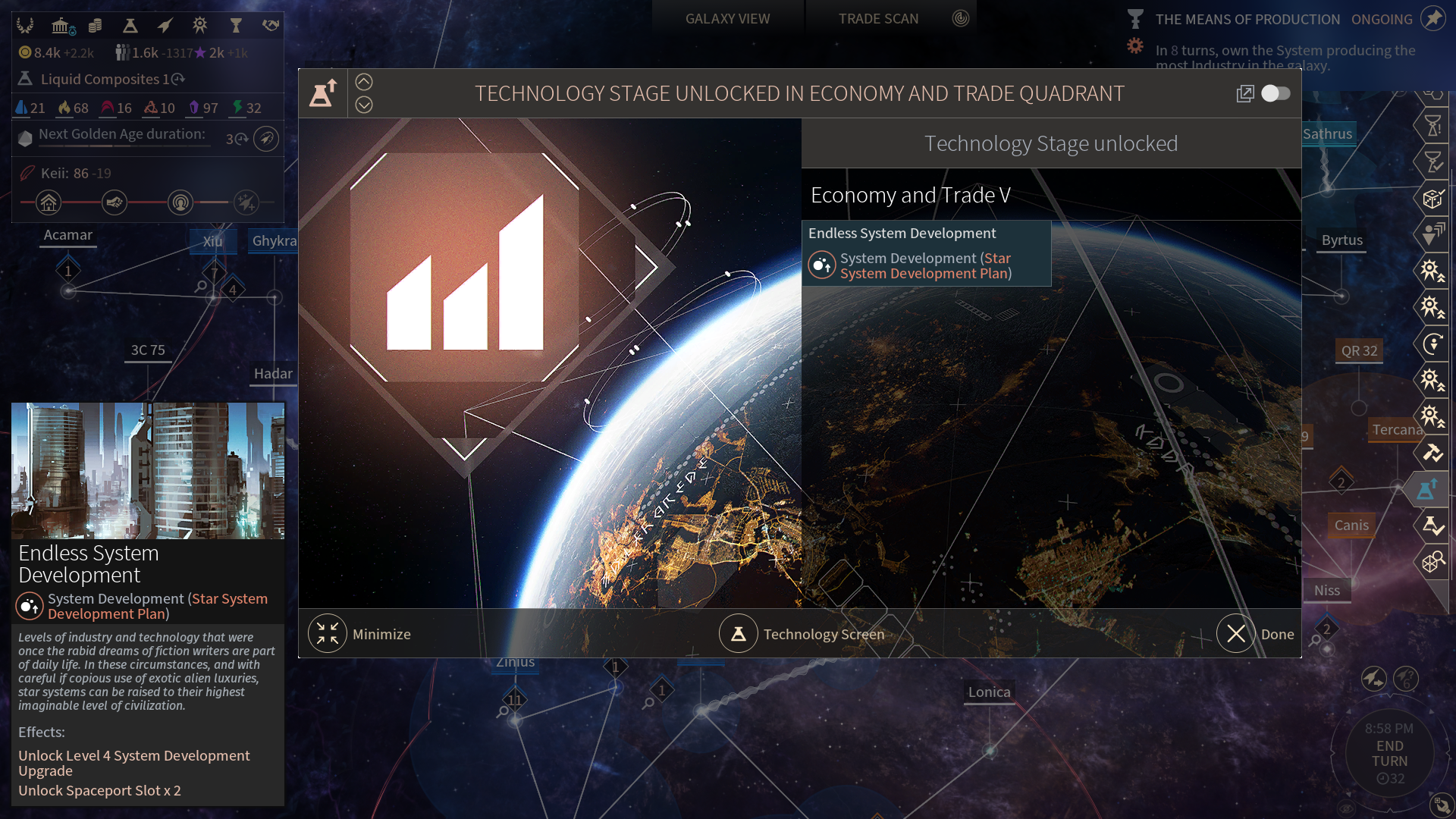Pin The Means of Production quest
The image size is (1456, 819).
click(x=1433, y=18)
